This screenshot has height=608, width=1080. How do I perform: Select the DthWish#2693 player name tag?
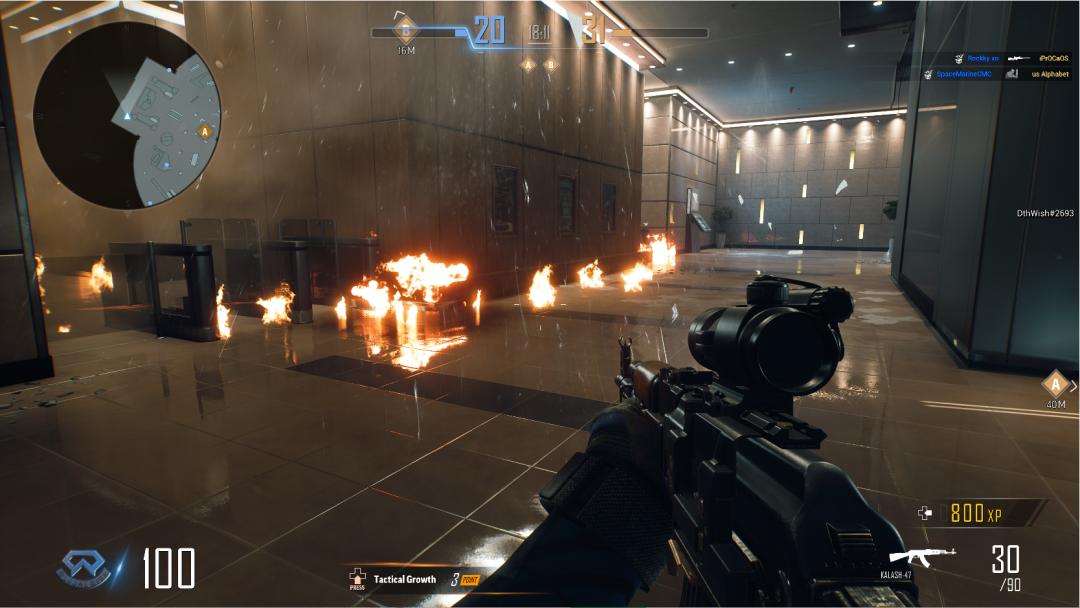[1044, 213]
